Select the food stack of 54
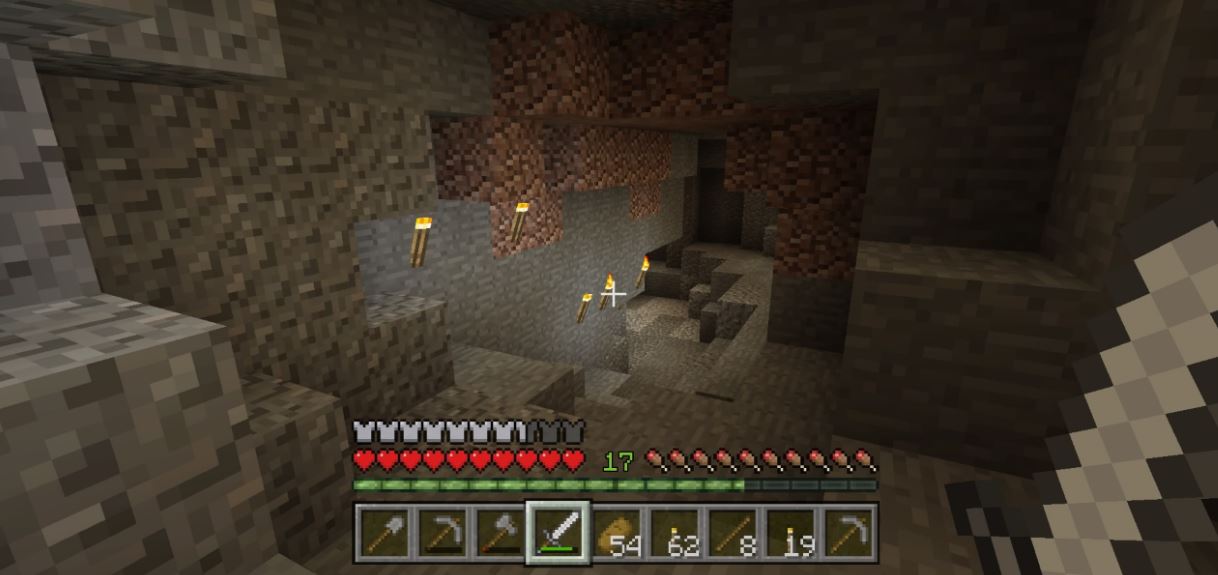This screenshot has height=575, width=1218. 617,533
